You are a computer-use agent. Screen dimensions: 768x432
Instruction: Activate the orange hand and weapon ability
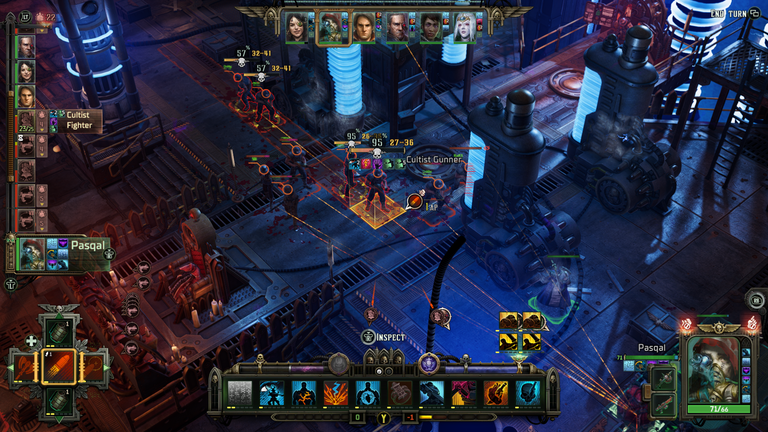496,393
